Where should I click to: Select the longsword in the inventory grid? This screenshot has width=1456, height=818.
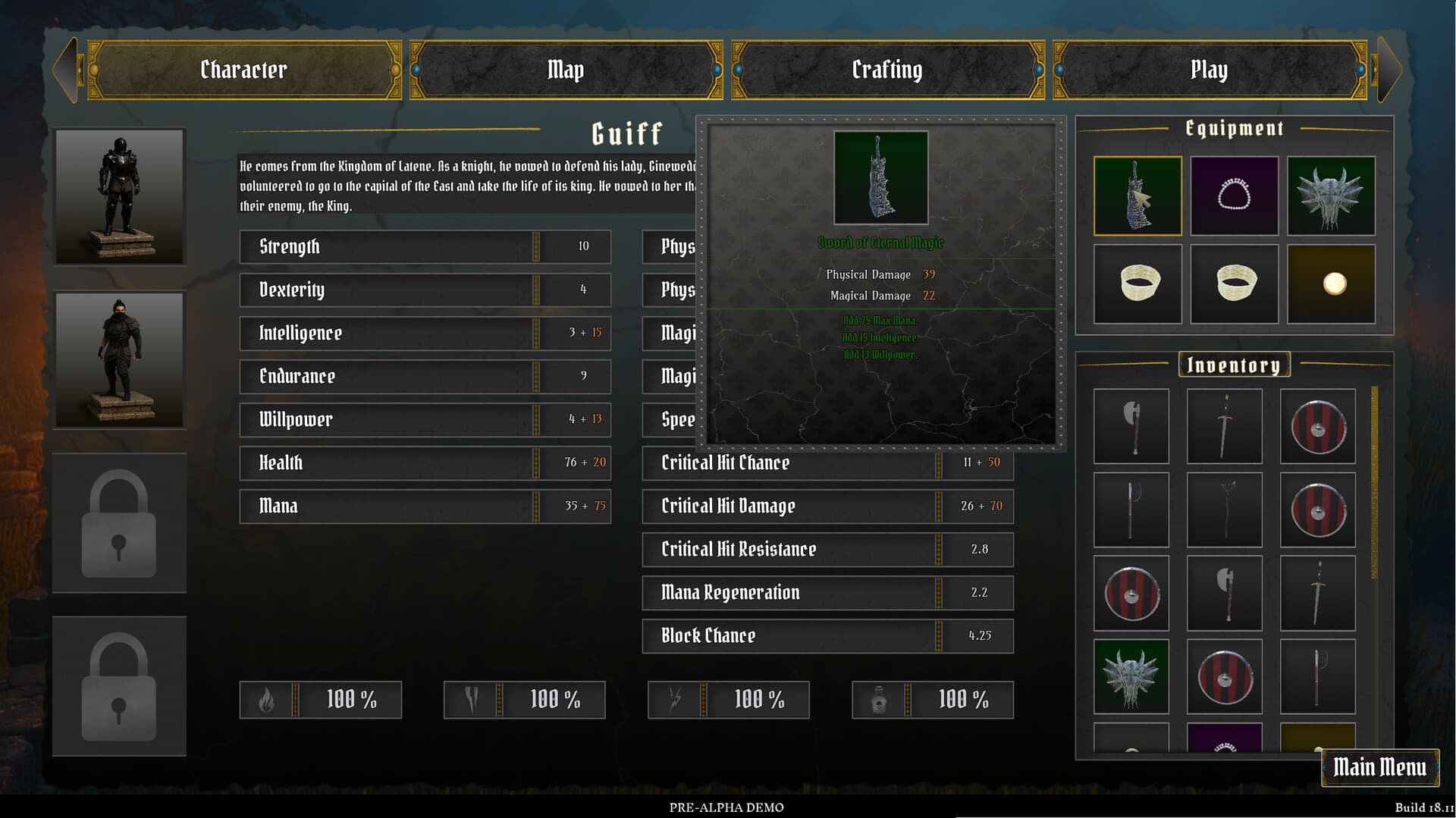[x=1224, y=426]
